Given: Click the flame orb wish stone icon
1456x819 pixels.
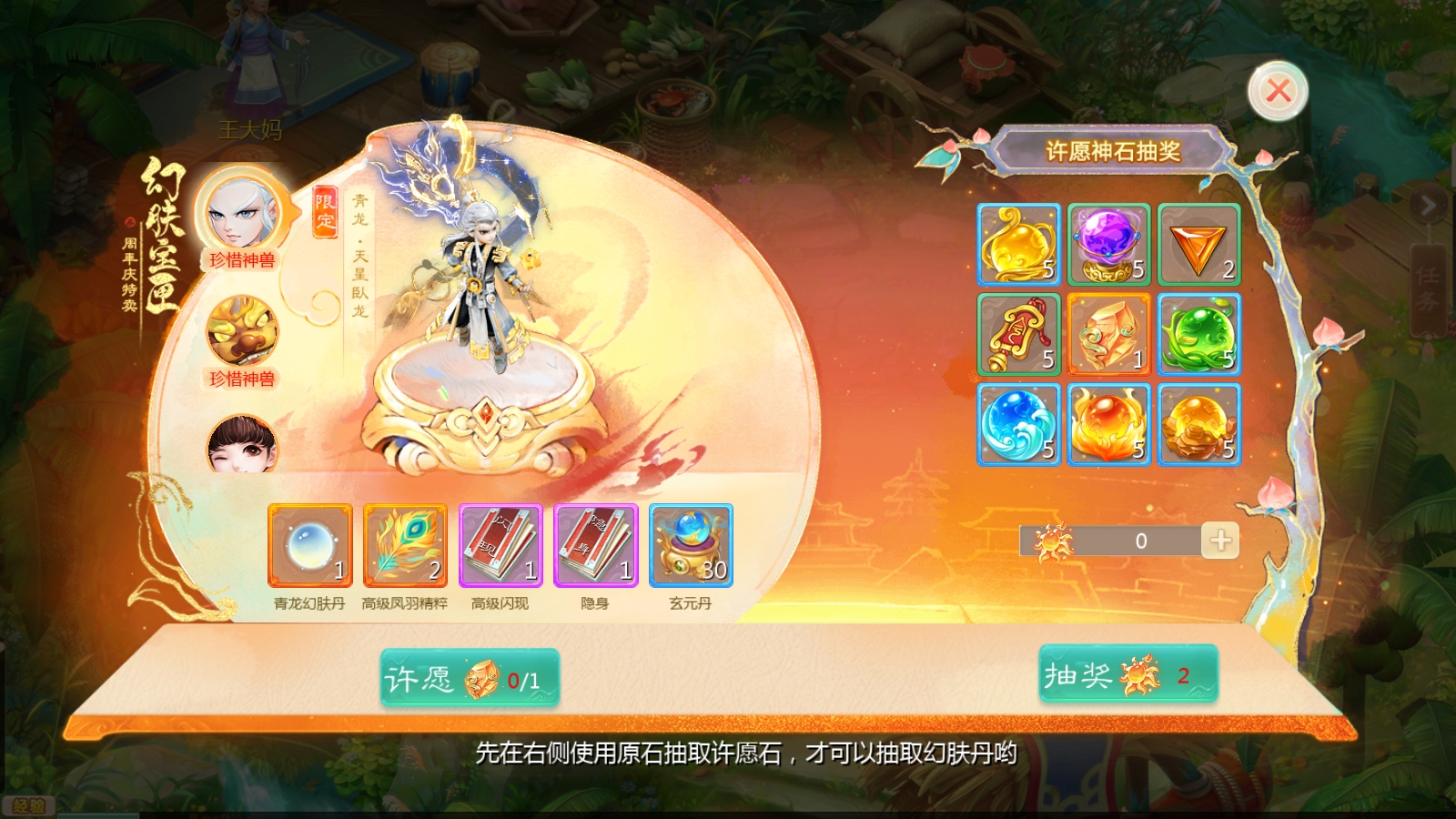Looking at the screenshot, I should point(1109,424).
